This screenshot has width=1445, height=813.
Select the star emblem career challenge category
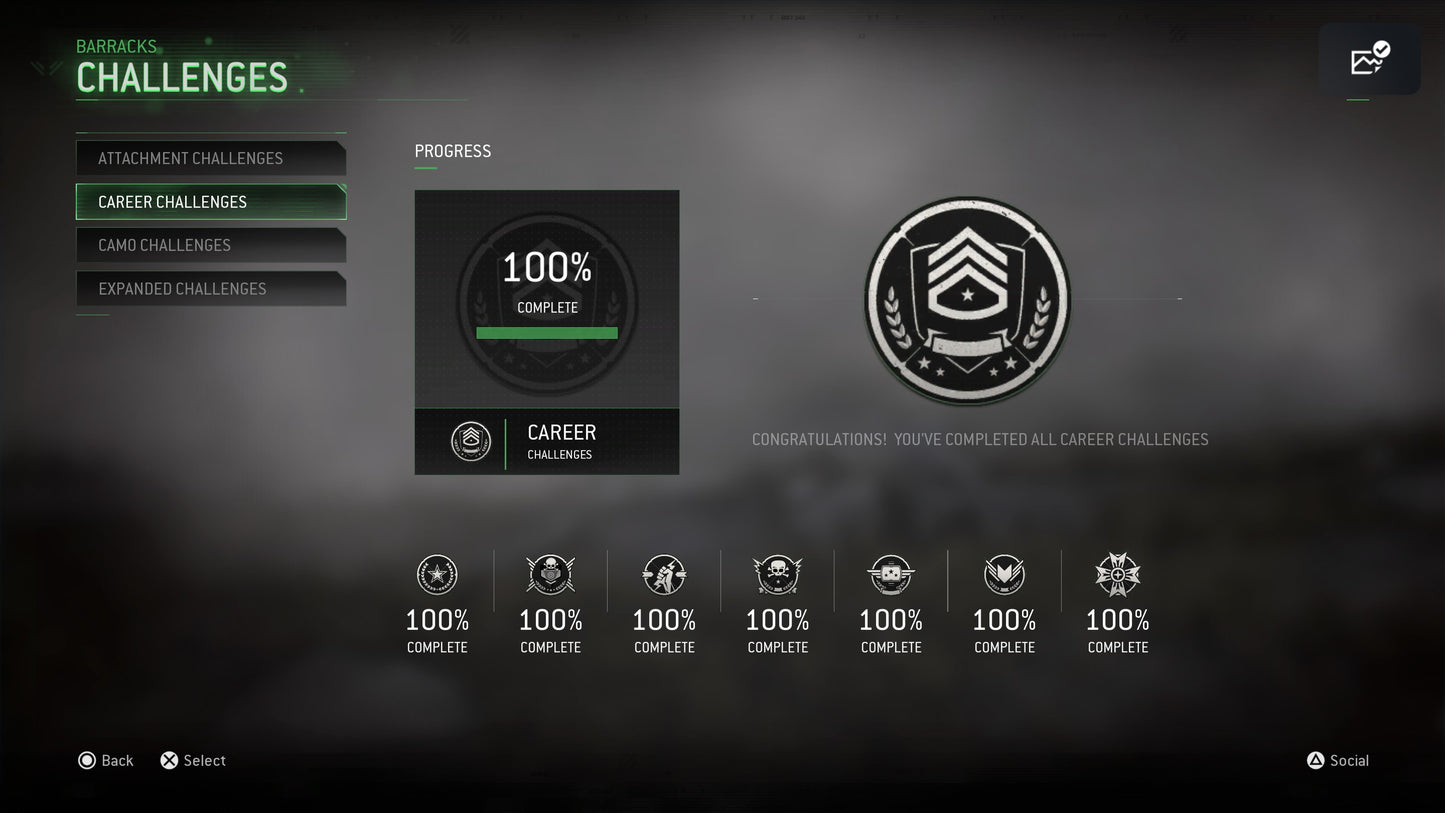tap(437, 575)
